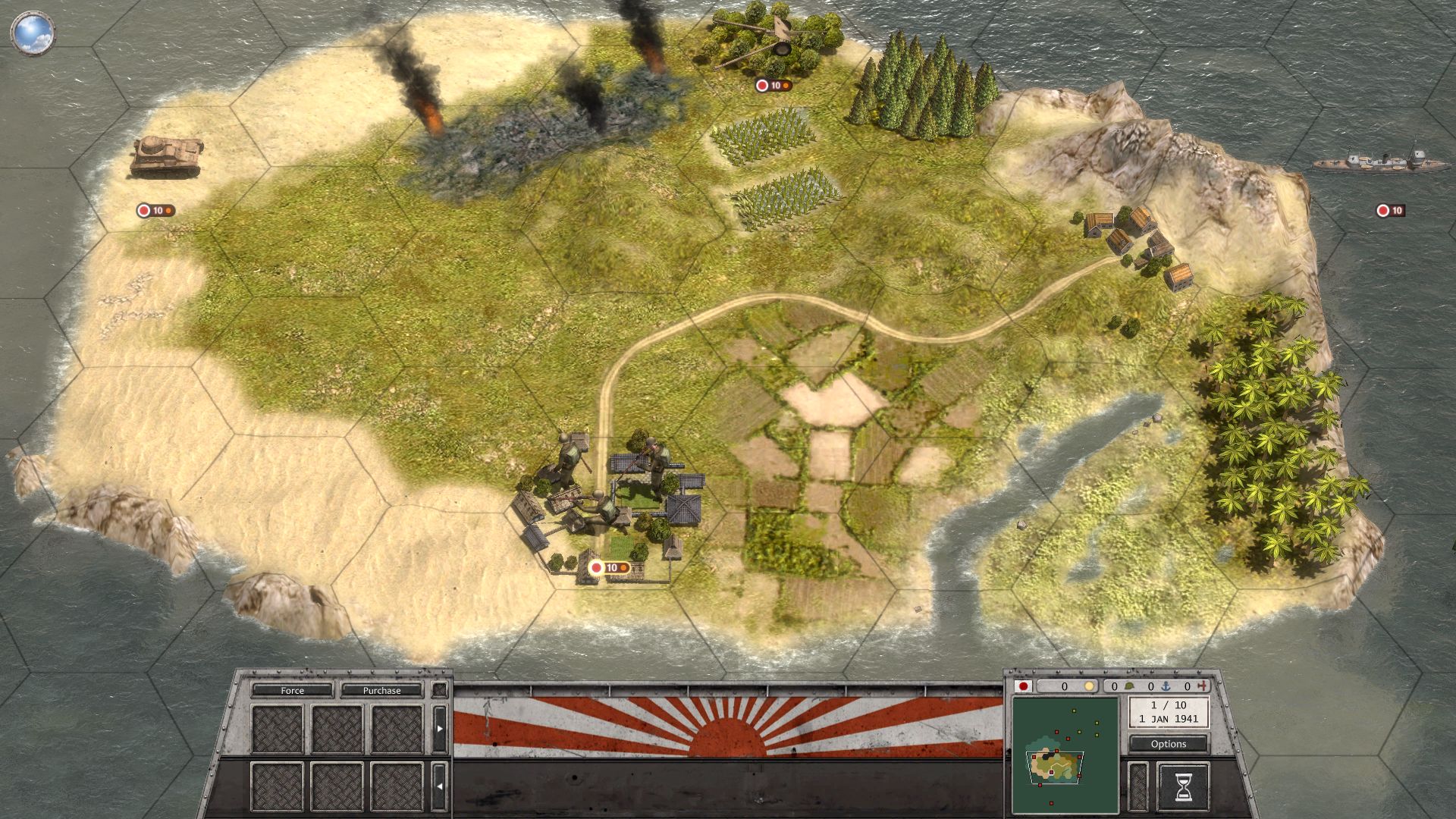Open the Options menu
The height and width of the screenshot is (819, 1456).
[x=1168, y=744]
